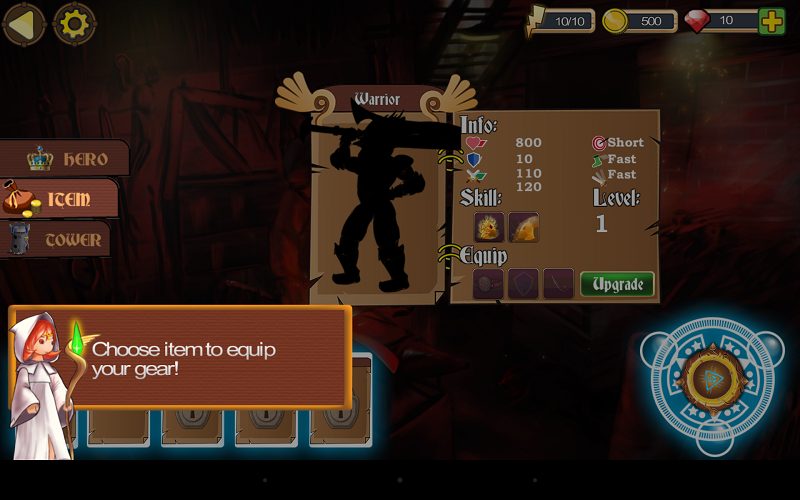Activate the glowing magic circle button

tap(712, 380)
